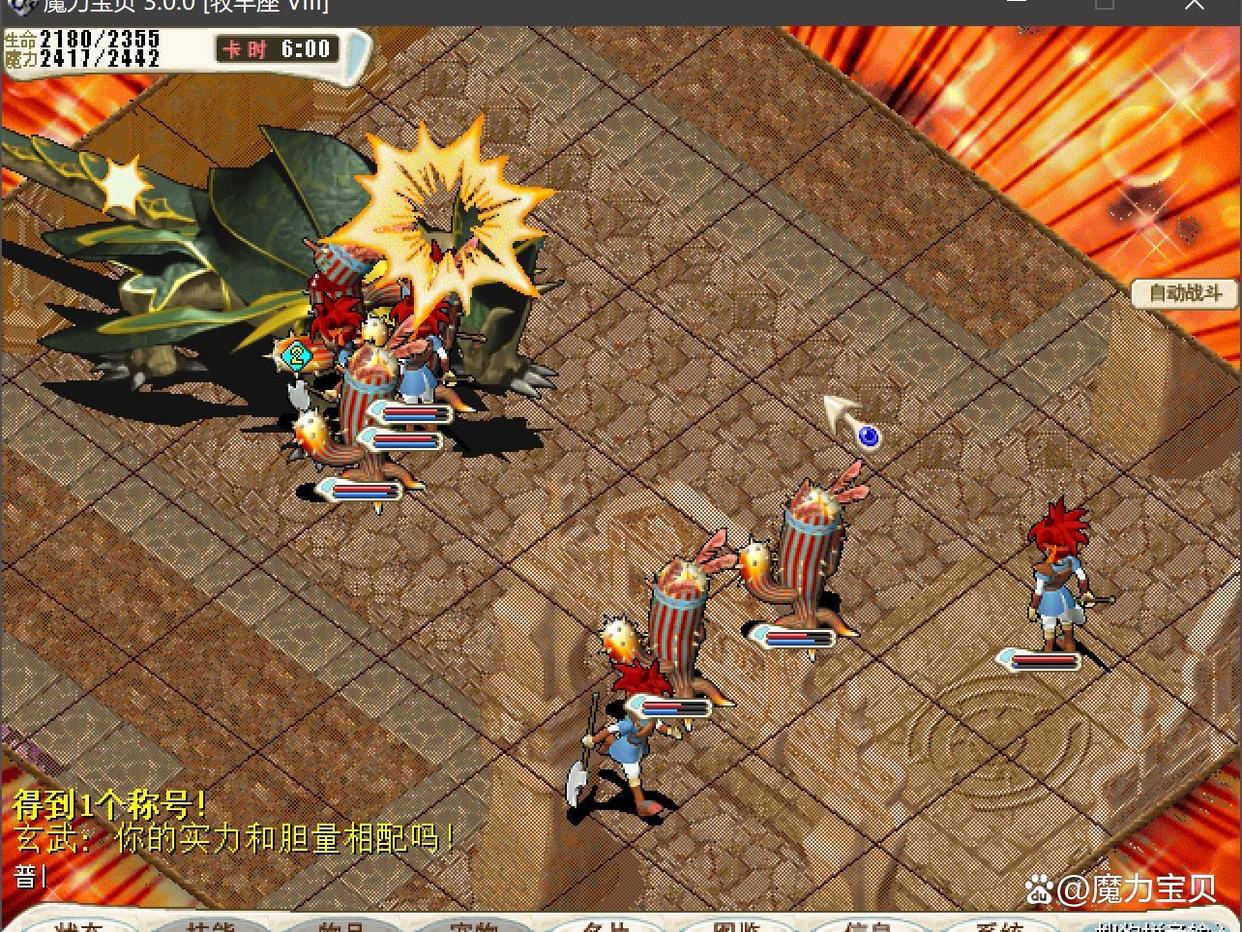Toggle the 自动战斗 auto-battle button
1242x932 pixels.
click(1185, 293)
